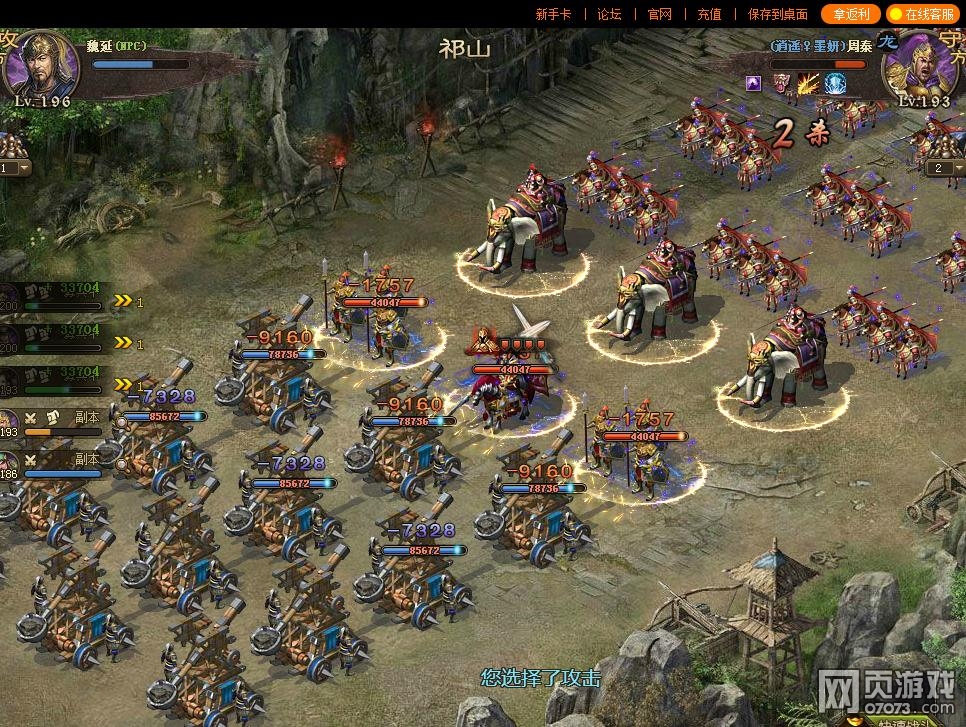This screenshot has height=727, width=966.
Task: Open 在线客服 online customer service
Action: click(922, 14)
